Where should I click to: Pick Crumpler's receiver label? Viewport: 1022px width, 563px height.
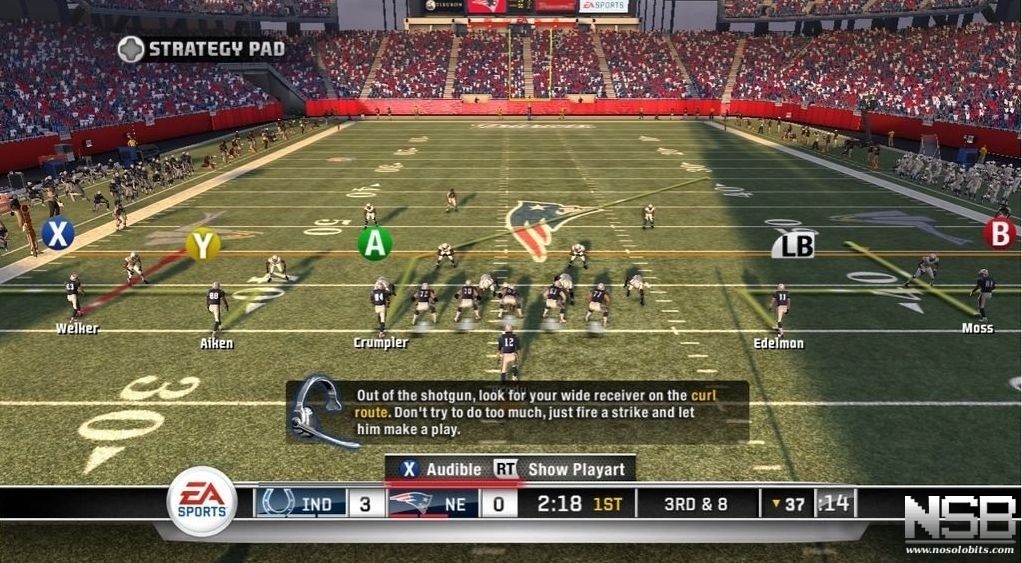click(x=381, y=342)
